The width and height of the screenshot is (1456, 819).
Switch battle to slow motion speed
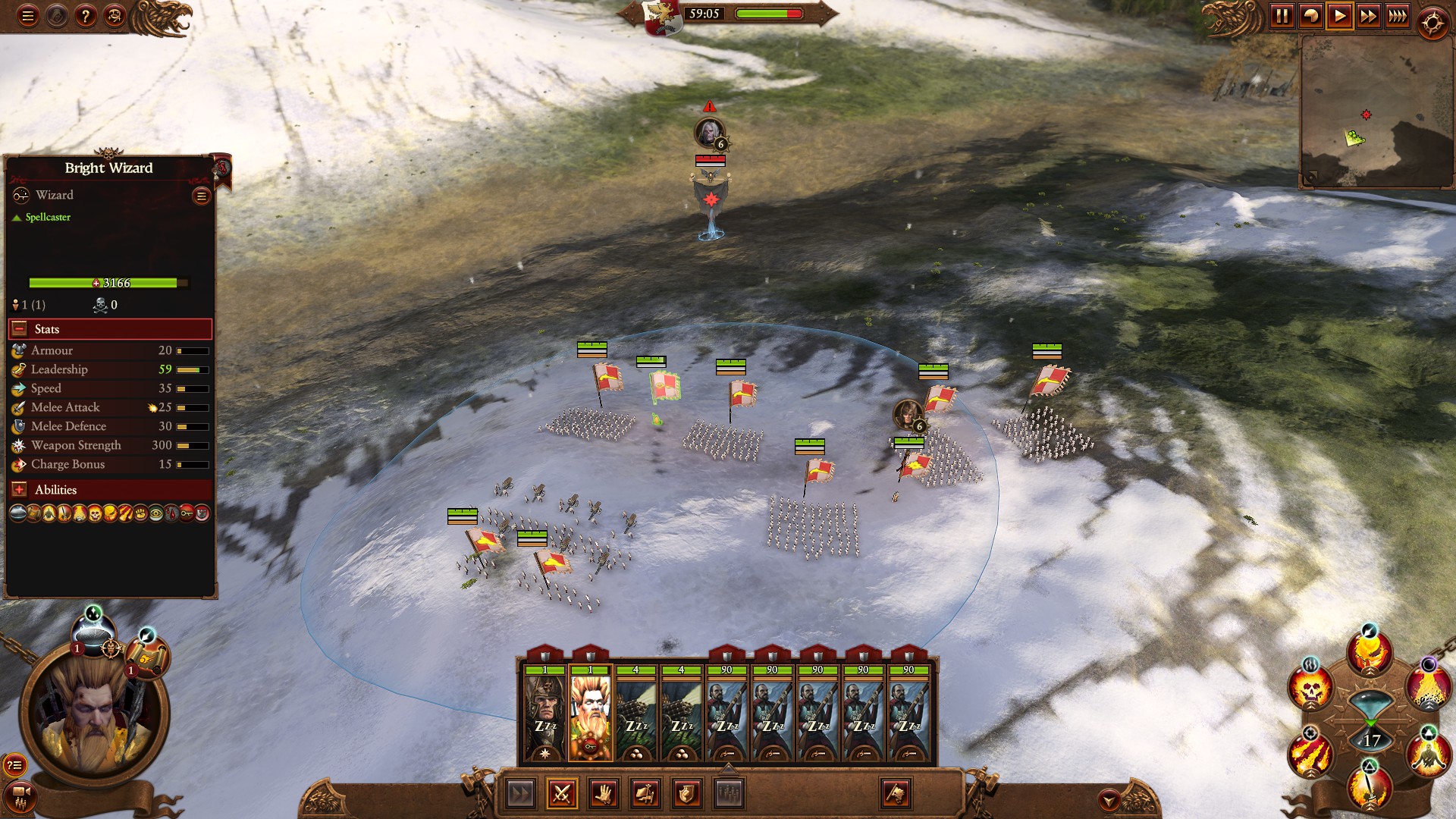coord(1310,17)
